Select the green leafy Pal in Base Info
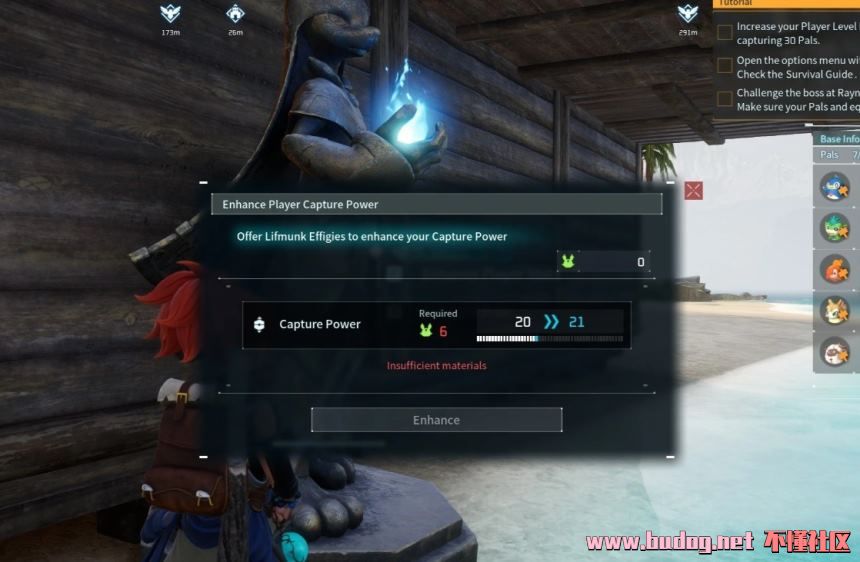The width and height of the screenshot is (860, 562). point(835,227)
